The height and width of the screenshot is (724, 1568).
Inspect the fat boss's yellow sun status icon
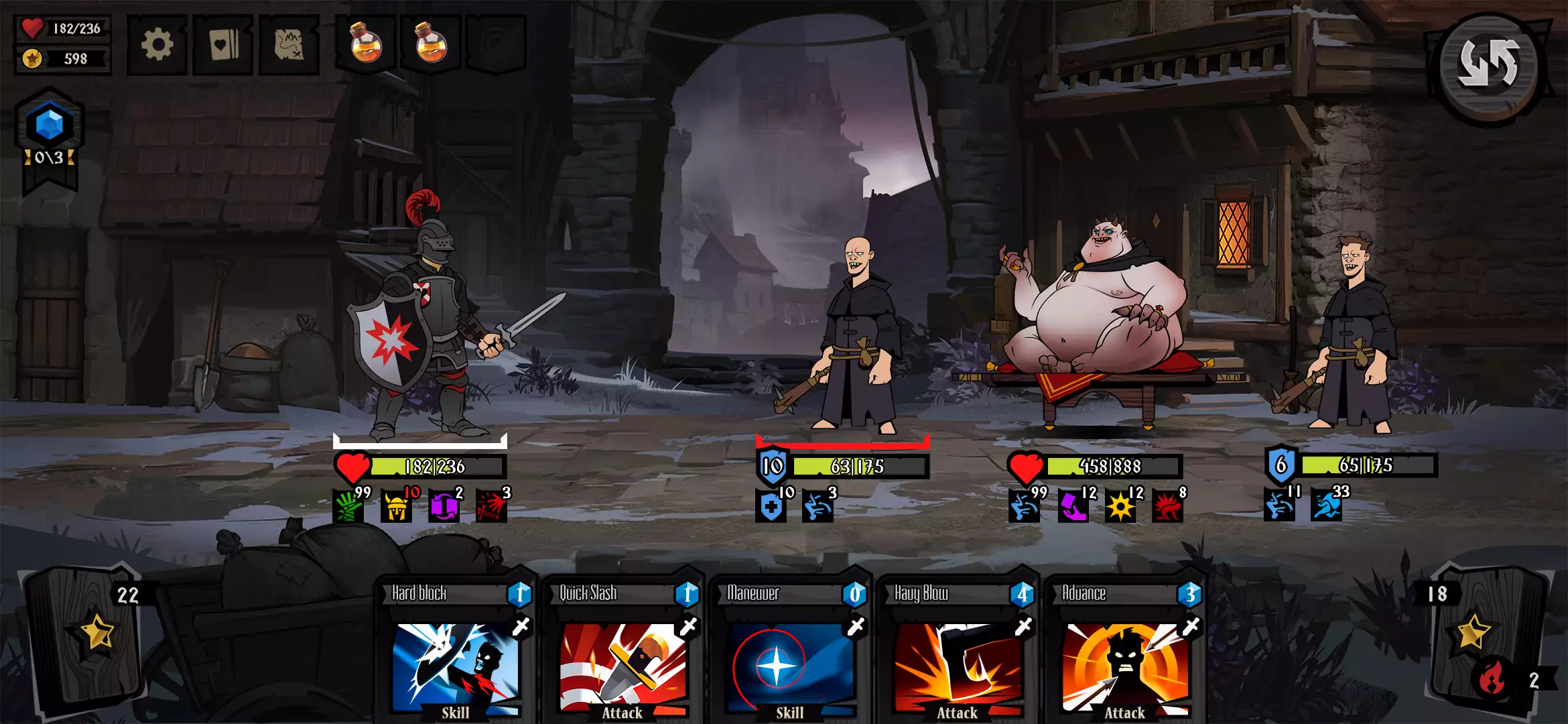click(1120, 507)
